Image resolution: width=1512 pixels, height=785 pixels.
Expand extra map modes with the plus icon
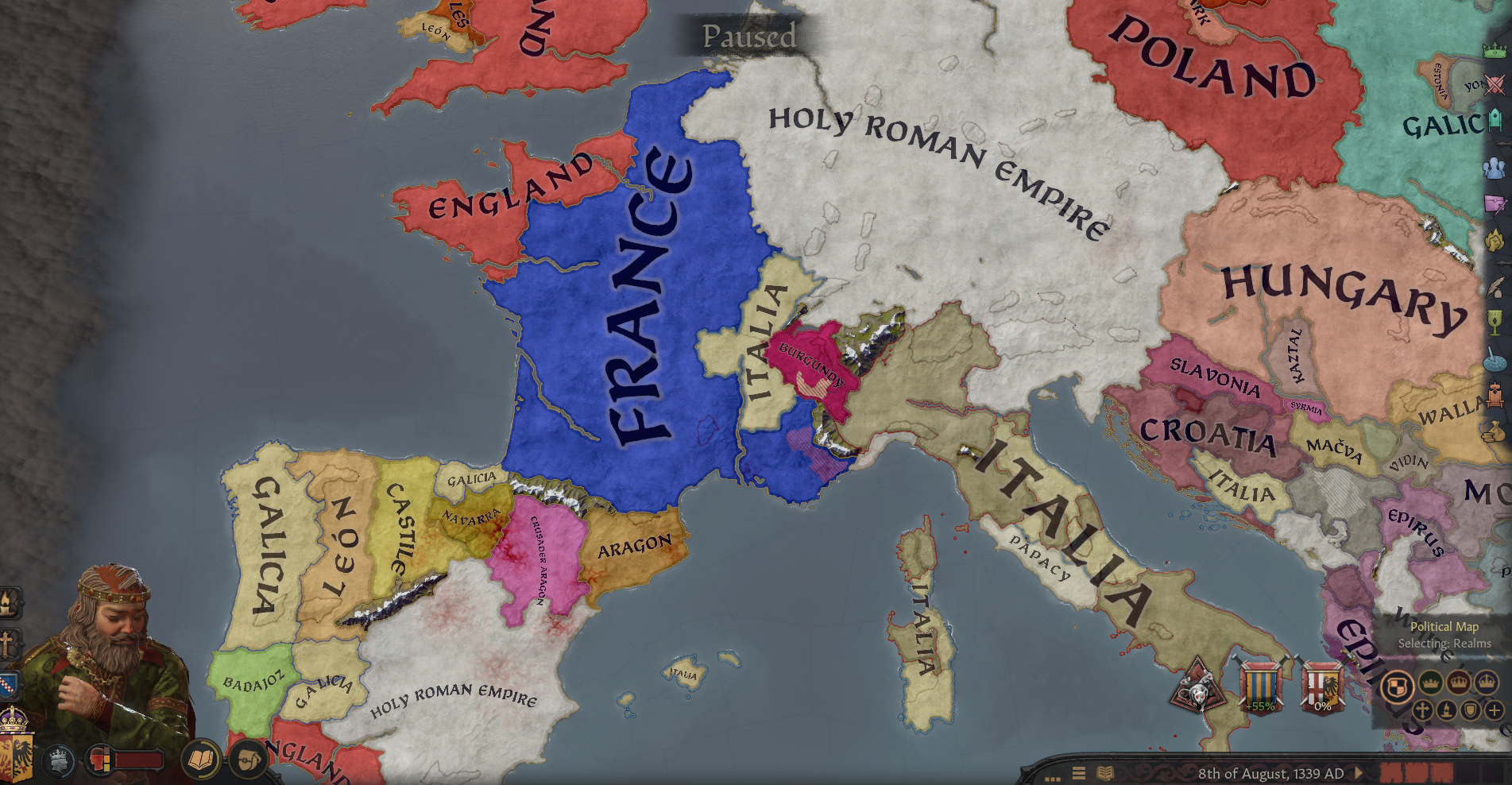coord(1495,710)
